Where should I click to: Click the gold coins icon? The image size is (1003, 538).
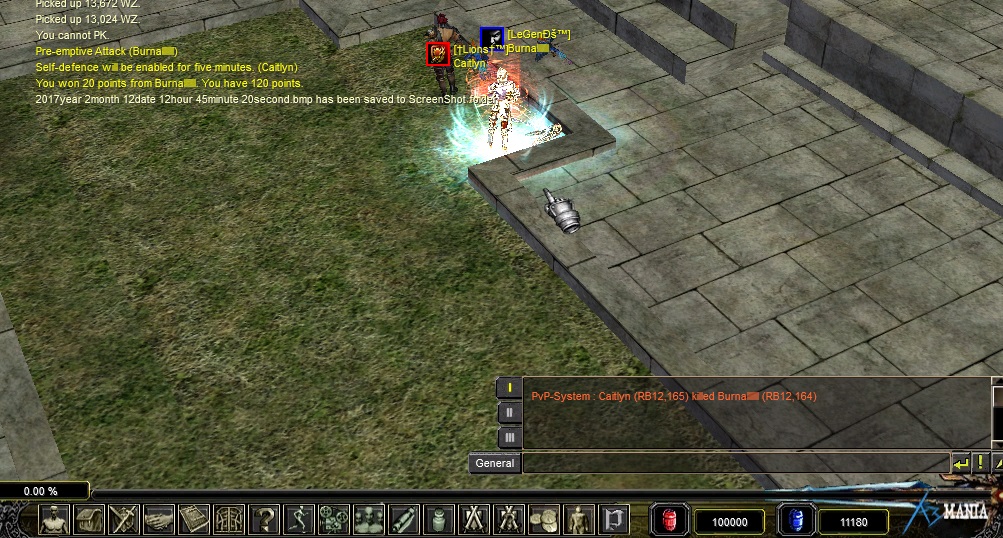pyautogui.click(x=543, y=520)
